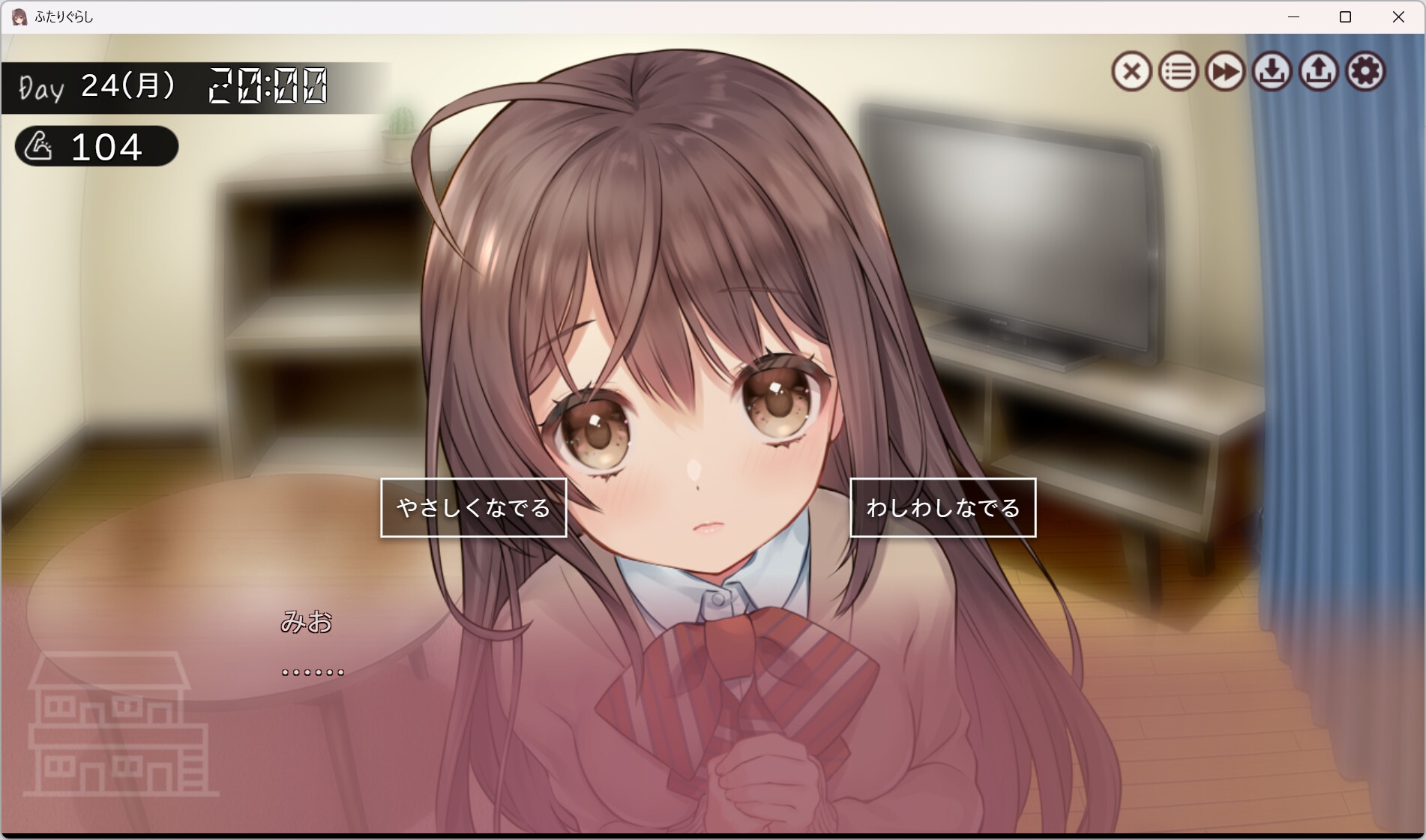Click the flexing-arm stamina icon showing 104
1426x840 pixels.
95,147
